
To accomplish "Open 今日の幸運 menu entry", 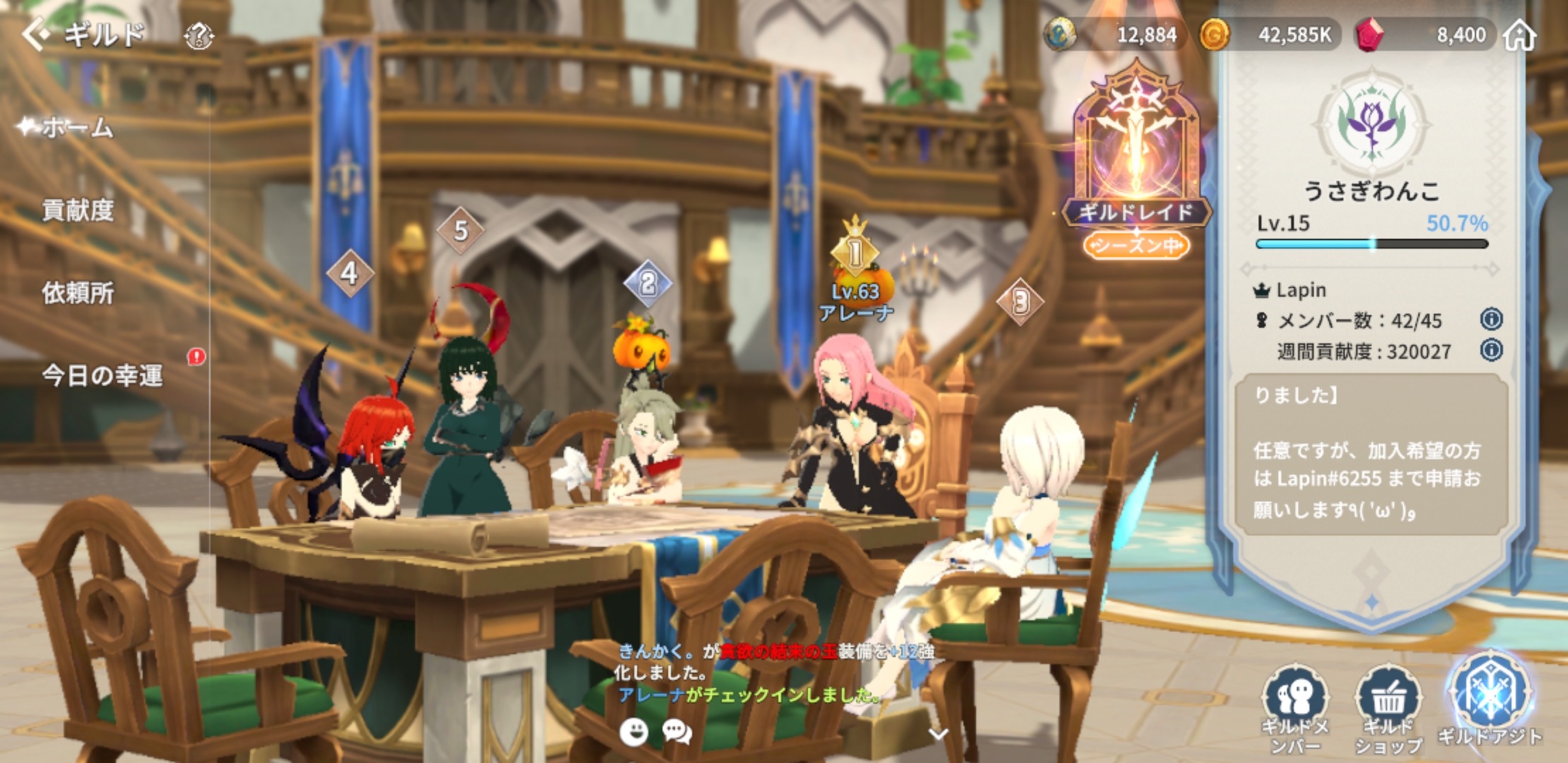I will [102, 375].
